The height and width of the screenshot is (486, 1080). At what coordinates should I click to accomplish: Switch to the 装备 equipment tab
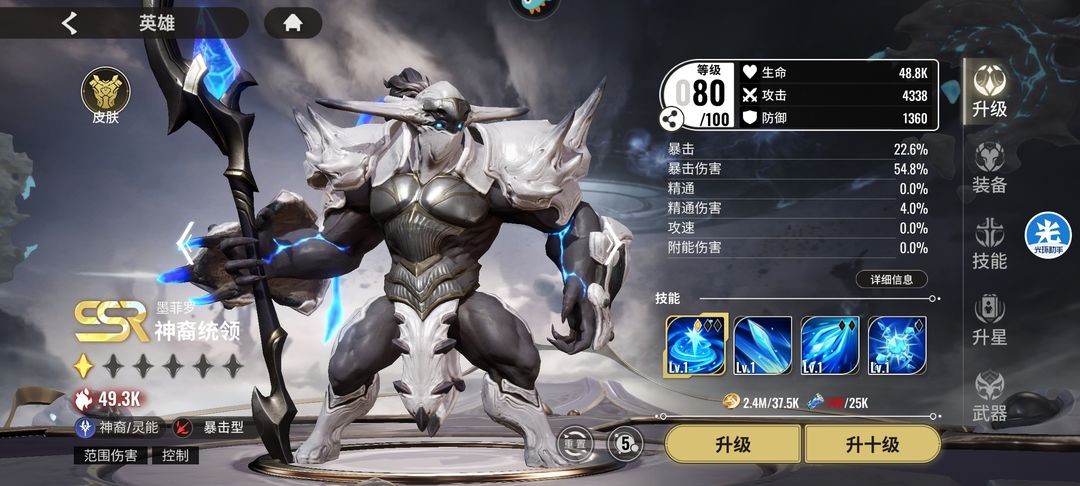point(990,167)
